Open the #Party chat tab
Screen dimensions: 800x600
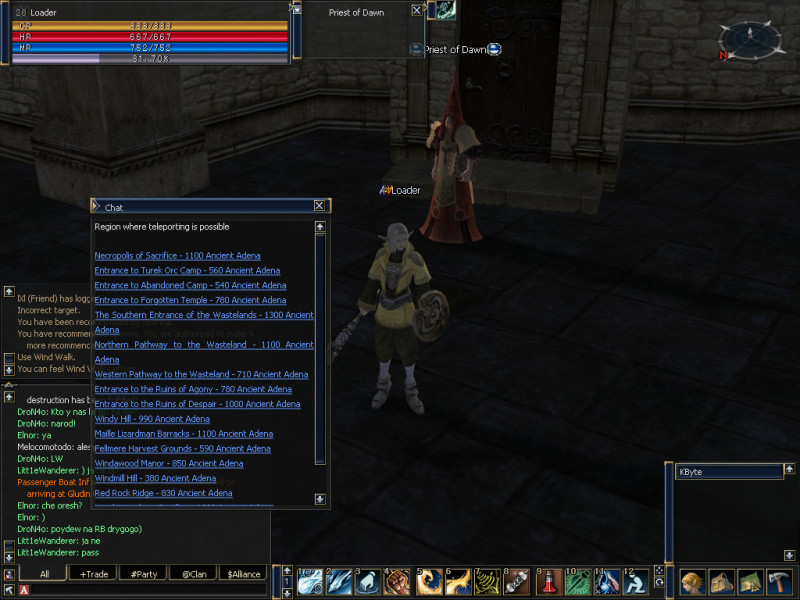tap(145, 574)
